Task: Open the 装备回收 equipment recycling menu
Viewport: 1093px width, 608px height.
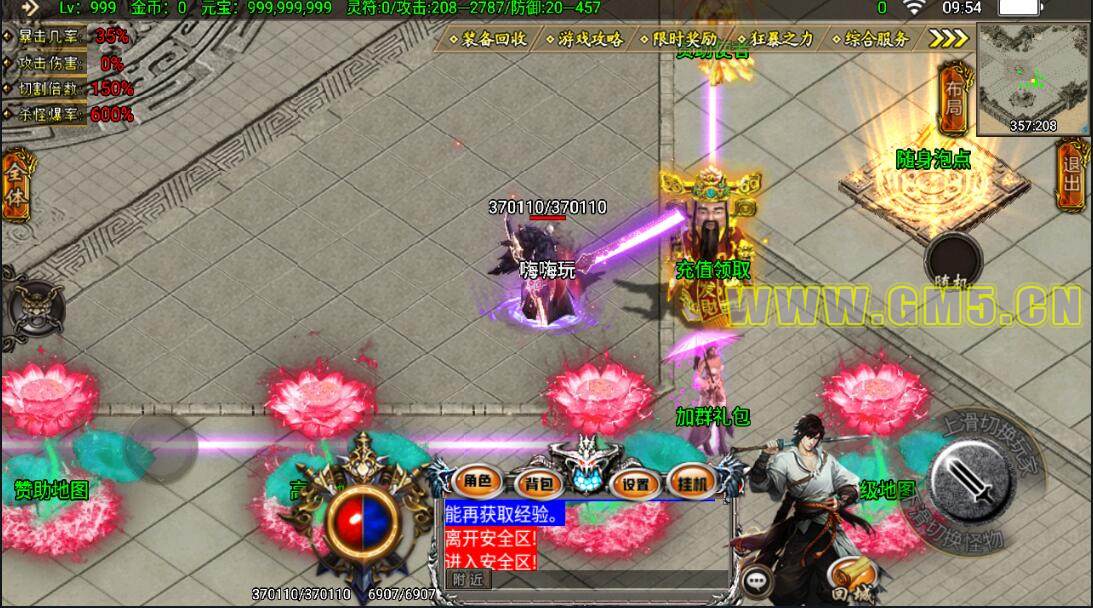Action: pyautogui.click(x=488, y=39)
